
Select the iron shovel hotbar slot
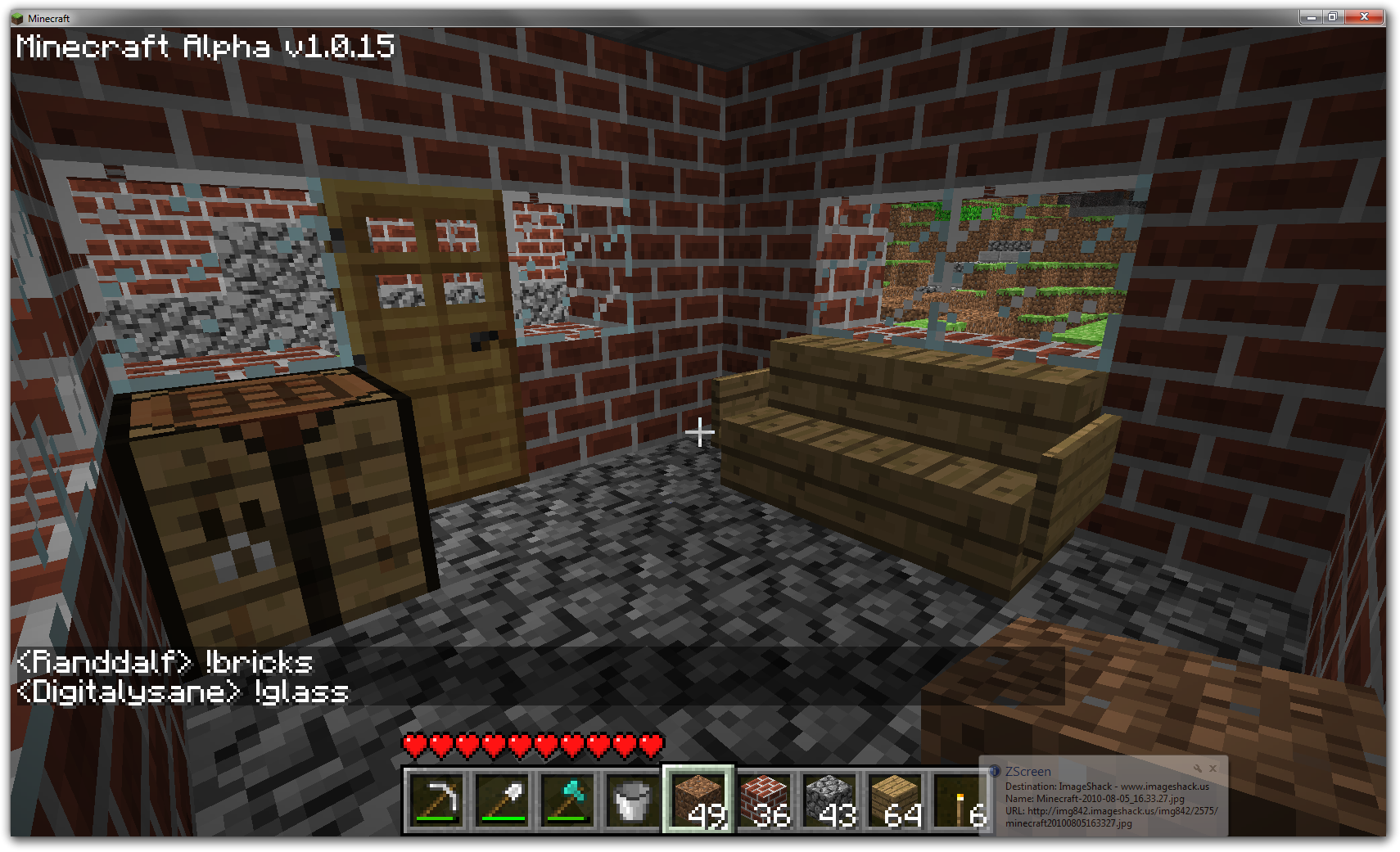(502, 800)
